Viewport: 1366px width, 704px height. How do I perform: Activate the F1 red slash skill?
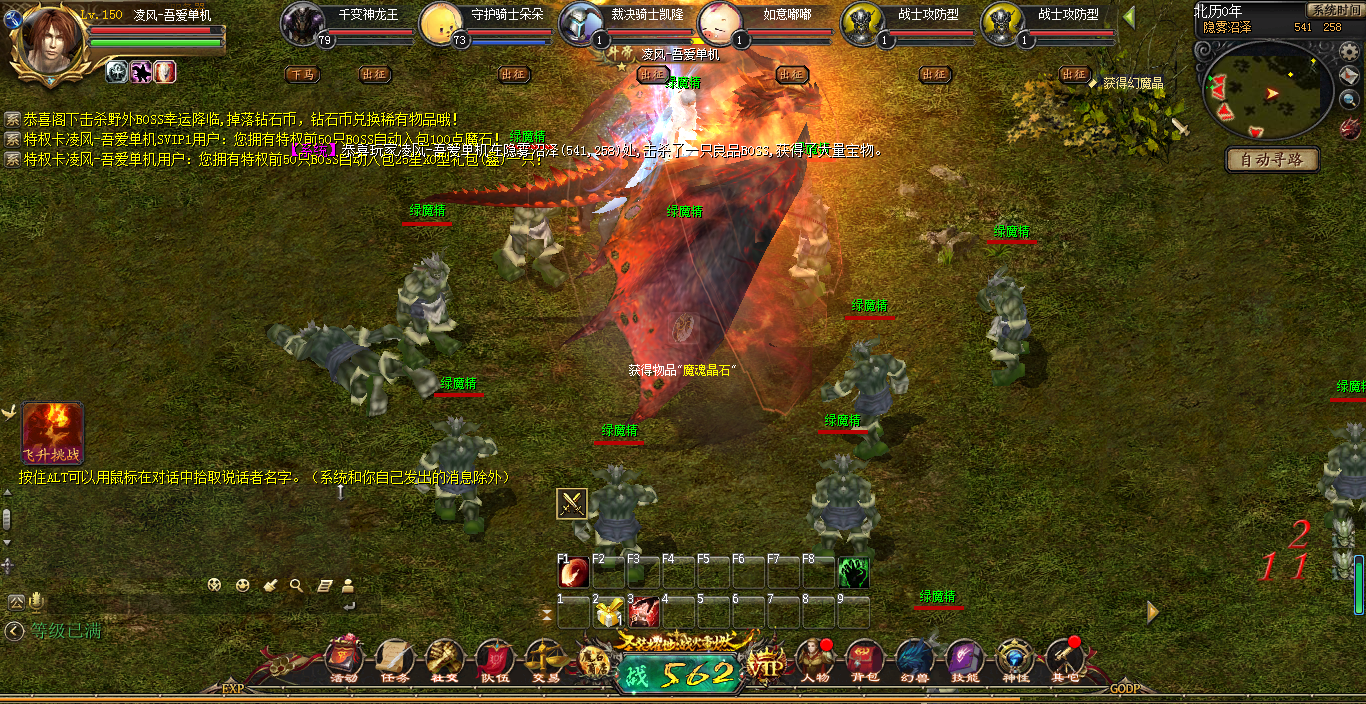574,573
